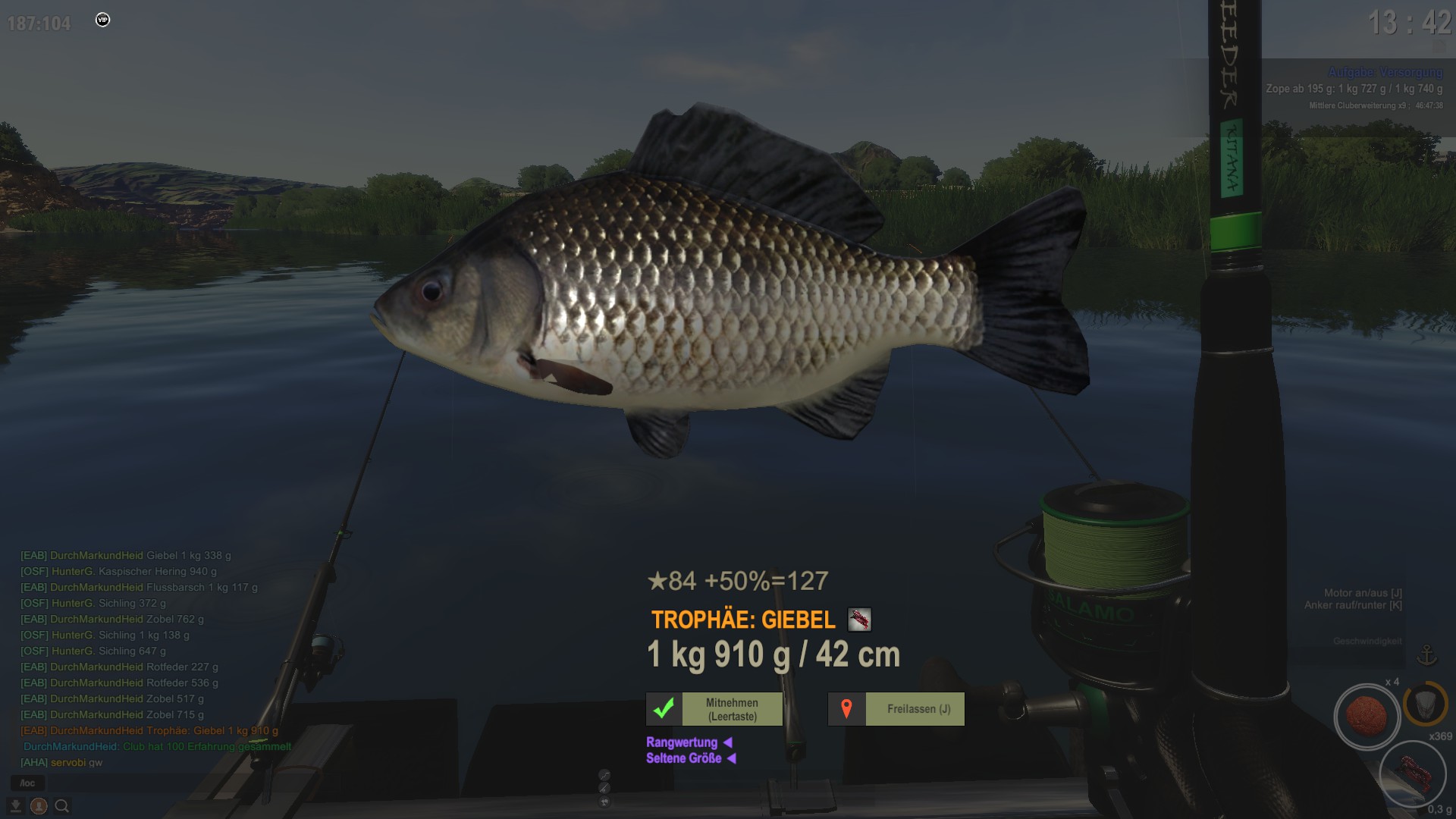Screen dimensions: 1456x819
Task: Select the trophy Giebel chat message
Action: click(x=149, y=731)
